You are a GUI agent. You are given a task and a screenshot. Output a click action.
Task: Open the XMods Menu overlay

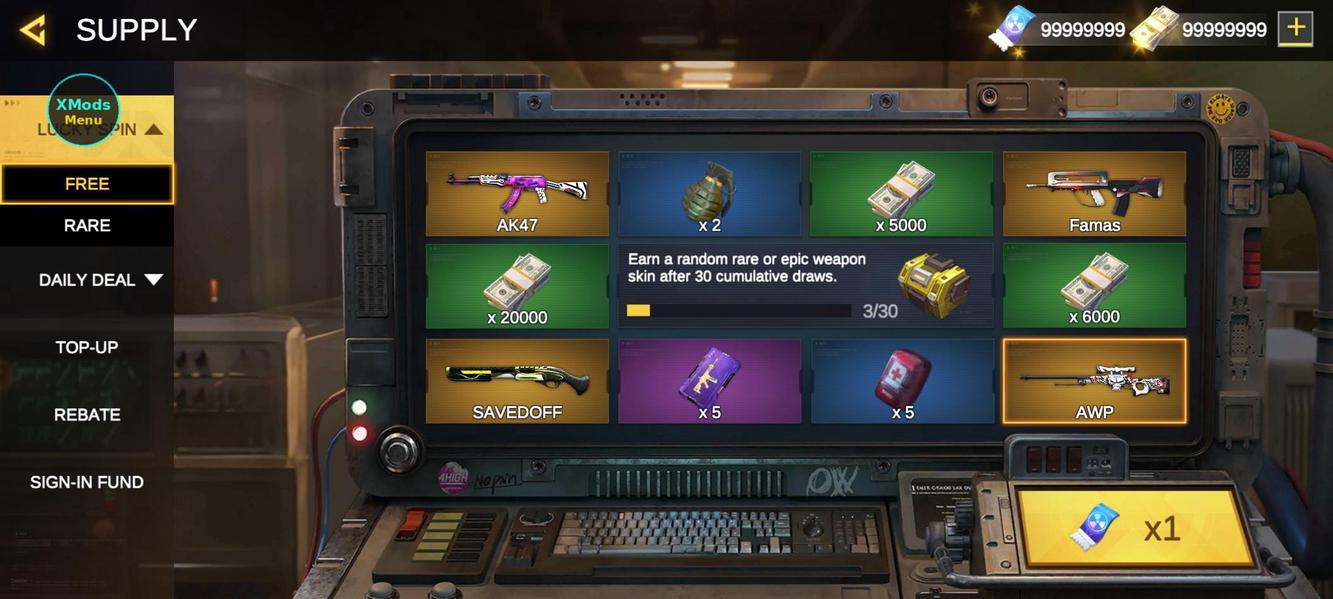(83, 110)
